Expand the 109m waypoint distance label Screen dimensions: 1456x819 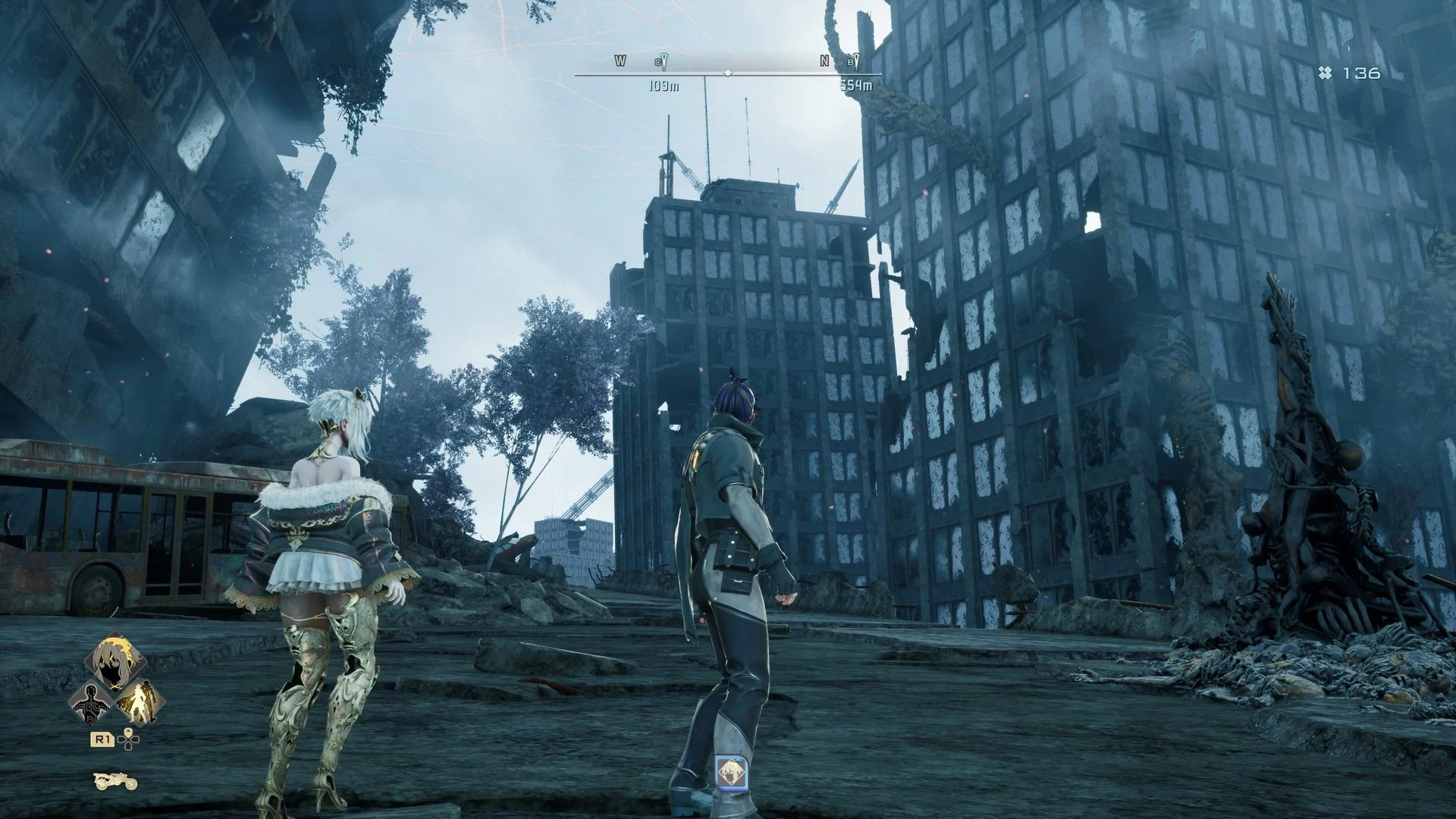coord(665,86)
